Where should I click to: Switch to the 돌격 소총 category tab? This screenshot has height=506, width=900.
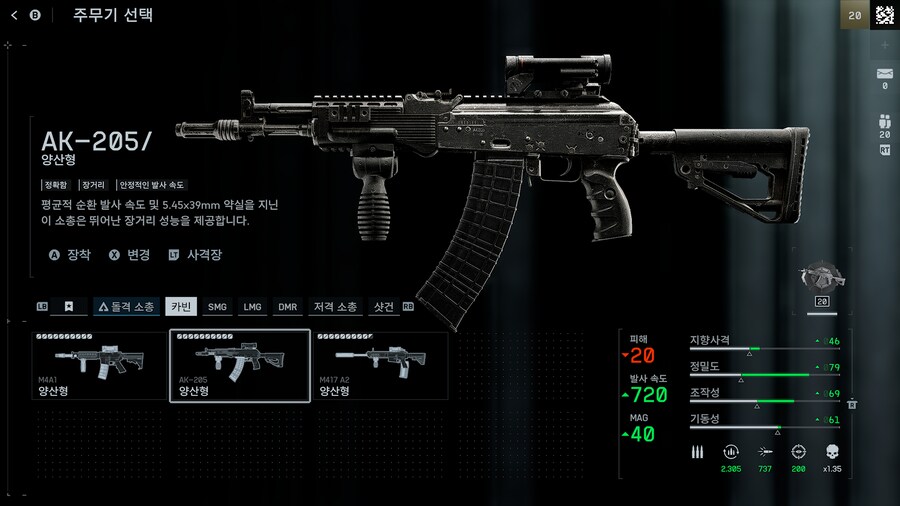(x=126, y=307)
